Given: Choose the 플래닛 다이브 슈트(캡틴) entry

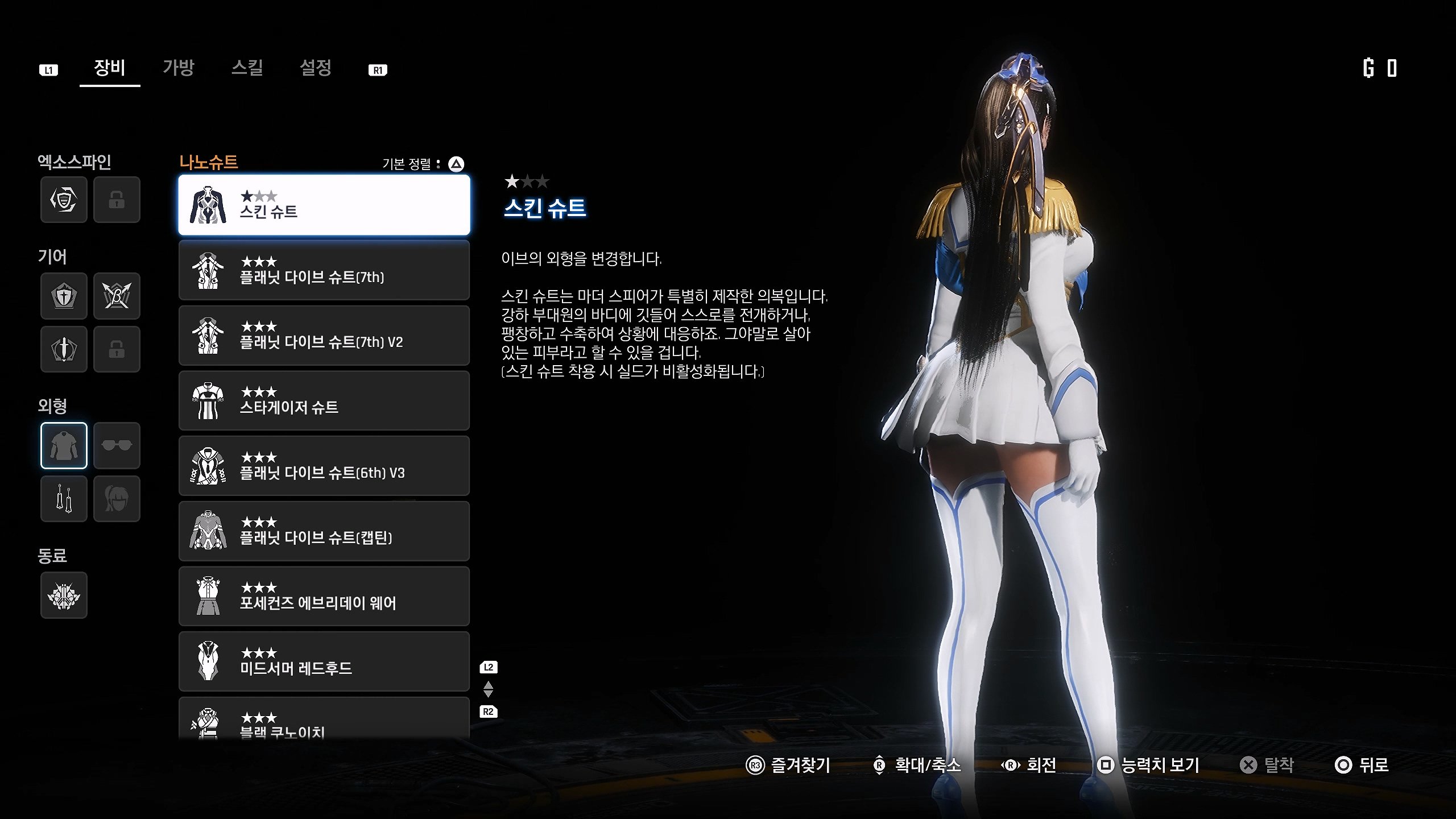Looking at the screenshot, I should (x=324, y=531).
